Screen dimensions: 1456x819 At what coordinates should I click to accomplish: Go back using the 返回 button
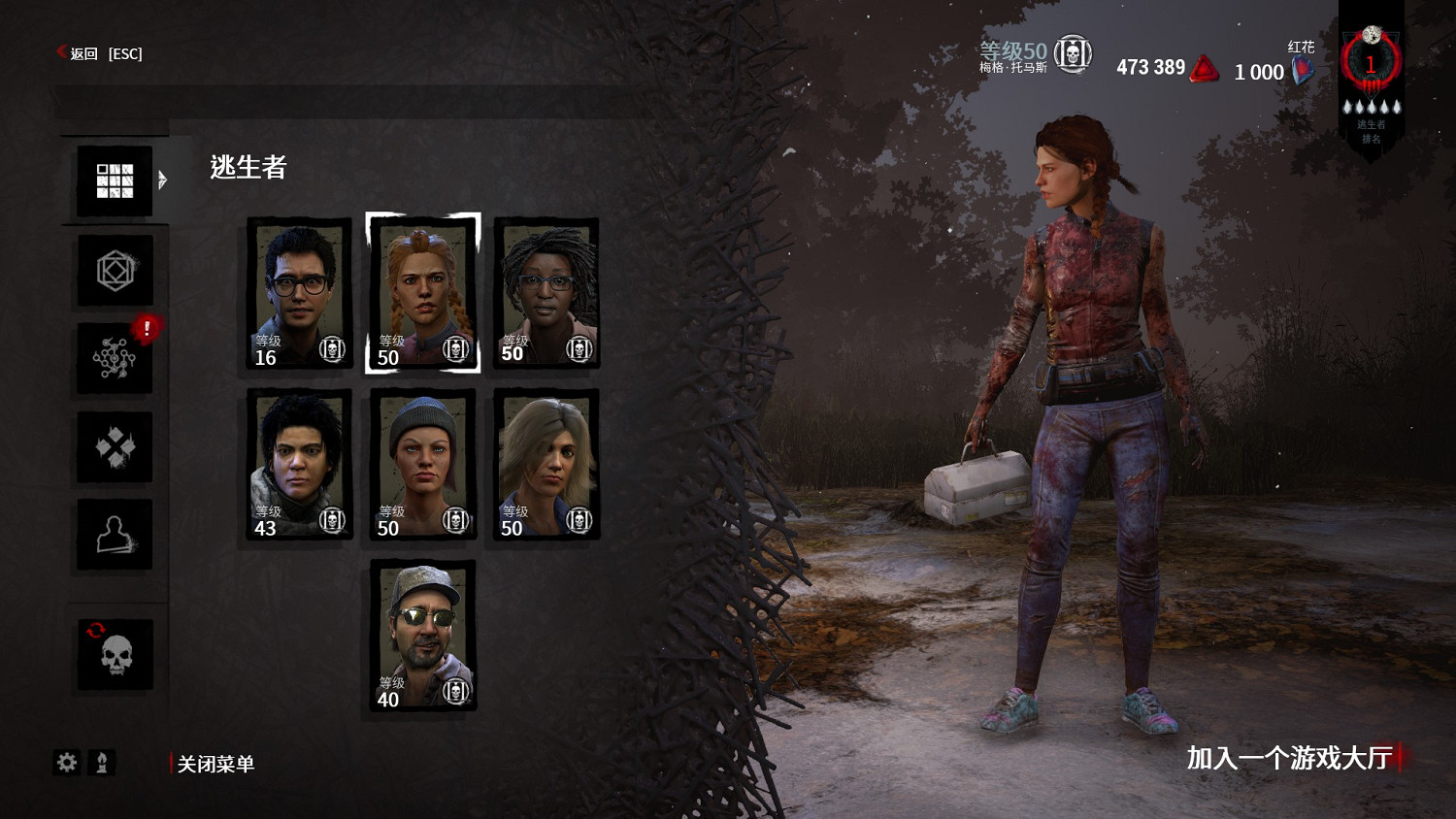tap(99, 53)
